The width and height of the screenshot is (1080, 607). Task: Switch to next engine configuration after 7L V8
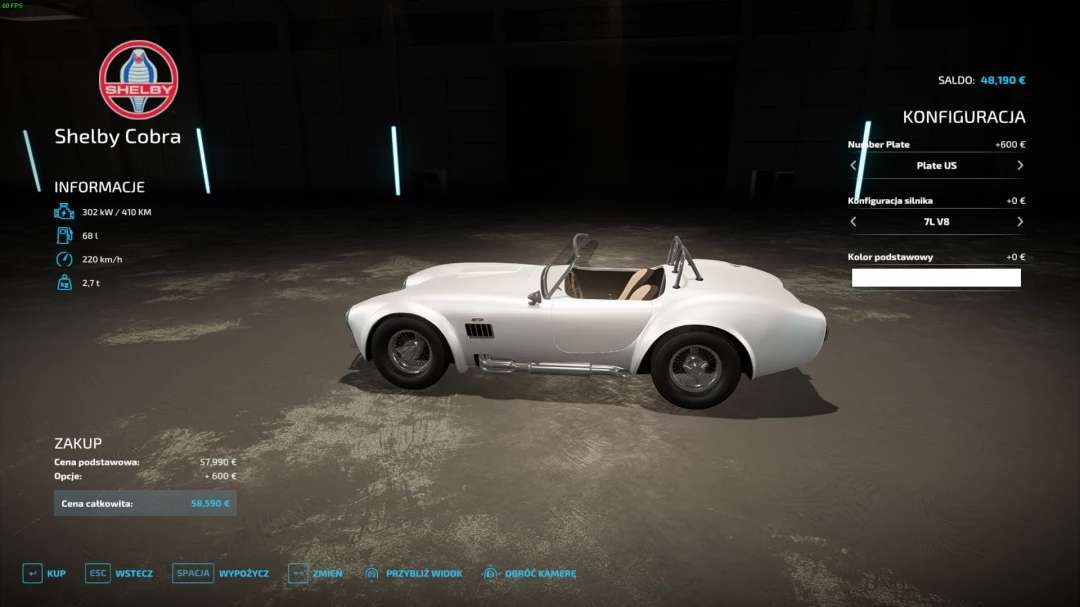coord(1019,222)
